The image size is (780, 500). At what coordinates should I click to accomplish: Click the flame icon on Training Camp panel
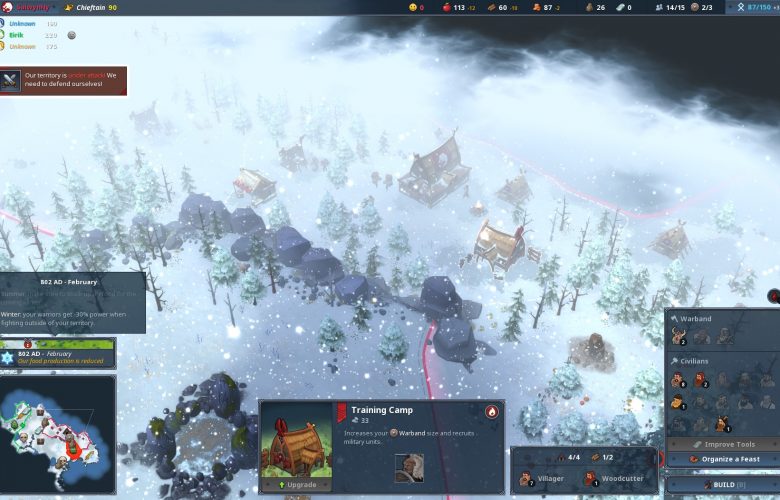pyautogui.click(x=491, y=411)
